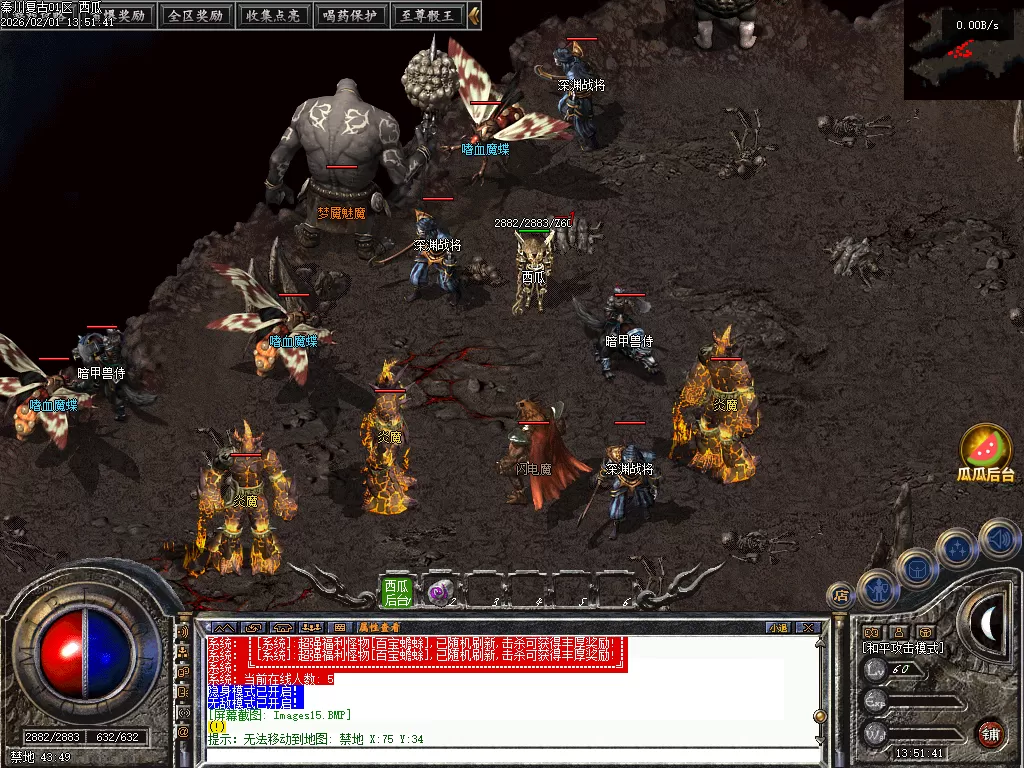
Task: Click the 收集点亮 button
Action: tap(272, 15)
